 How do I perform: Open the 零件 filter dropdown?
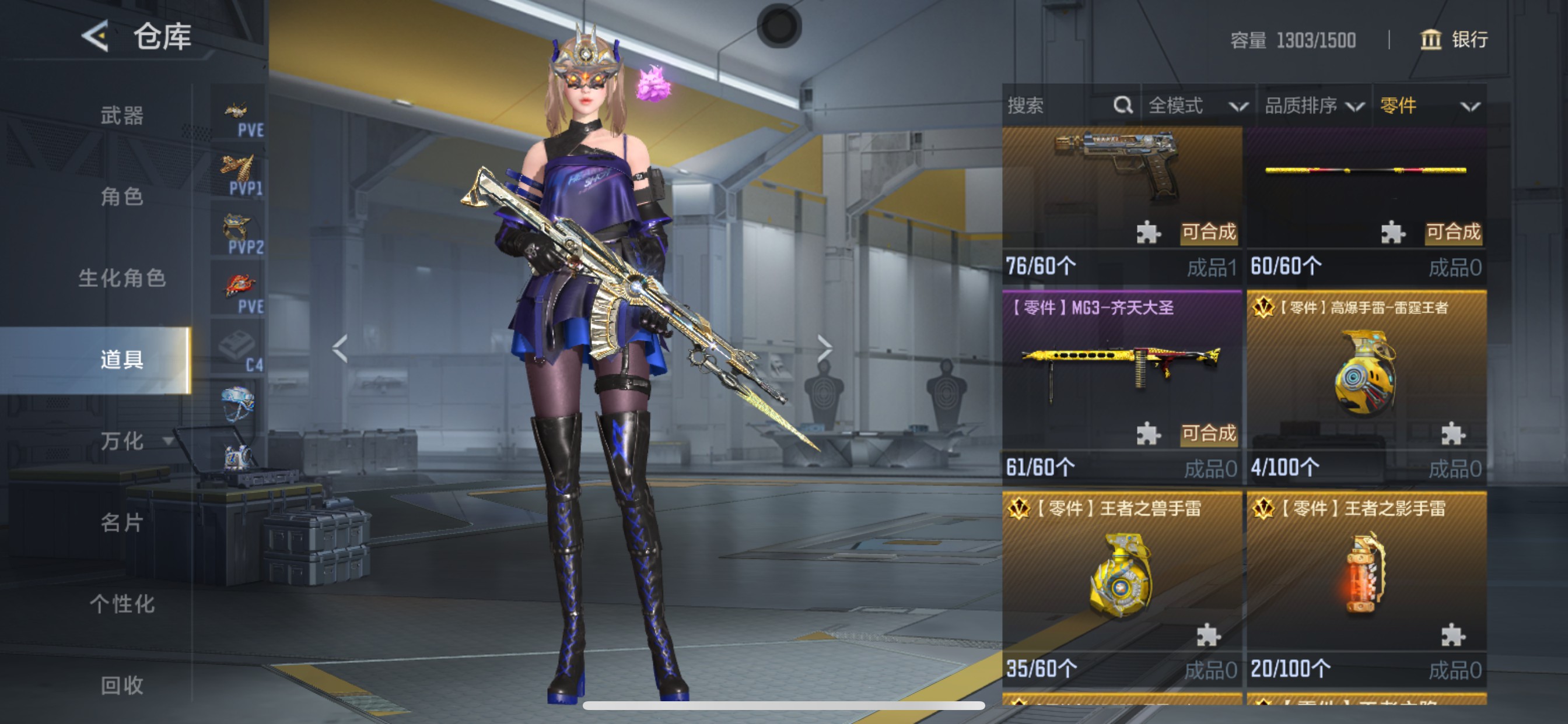click(x=1428, y=106)
